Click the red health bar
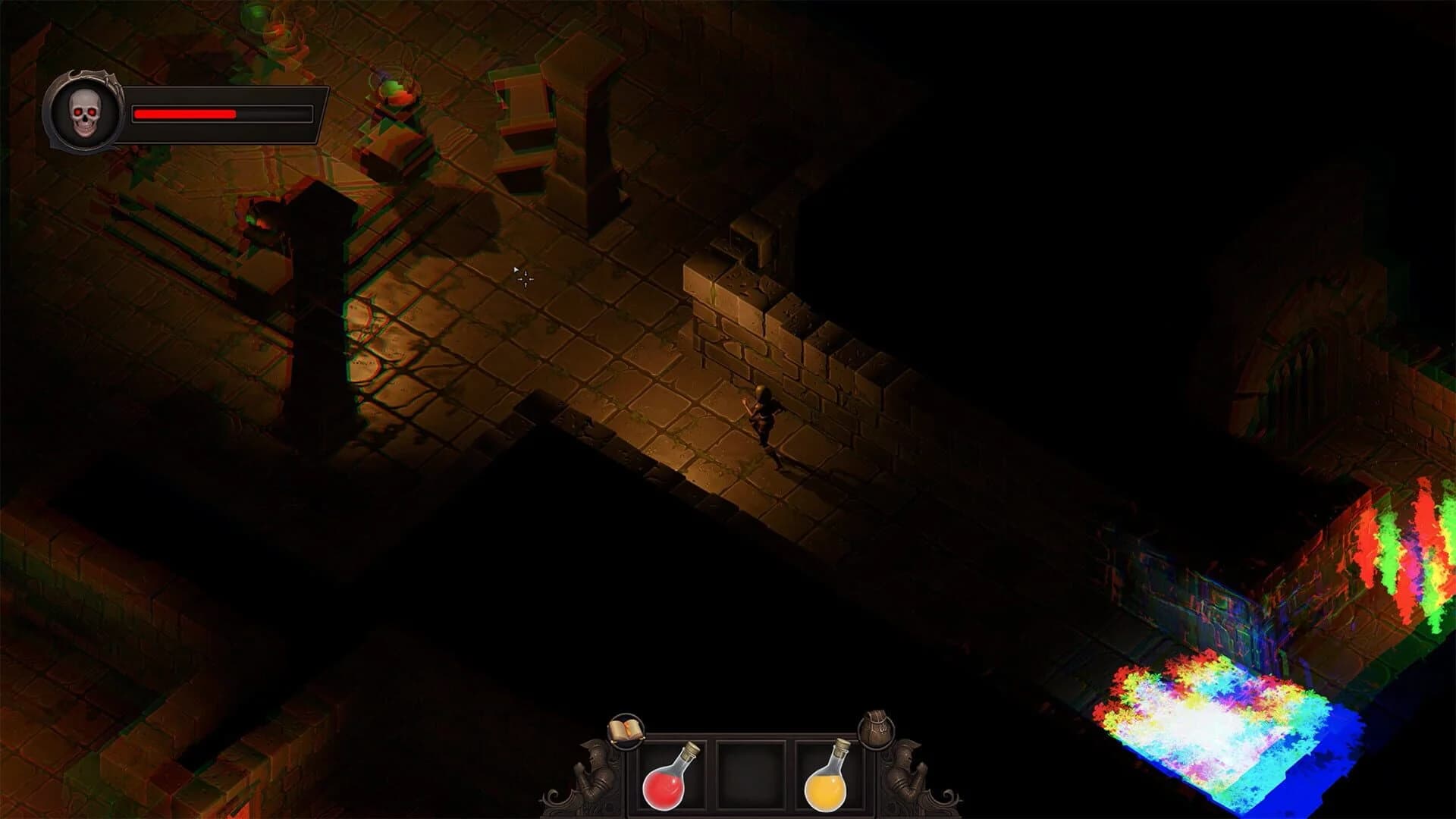The image size is (1456, 819). click(184, 114)
